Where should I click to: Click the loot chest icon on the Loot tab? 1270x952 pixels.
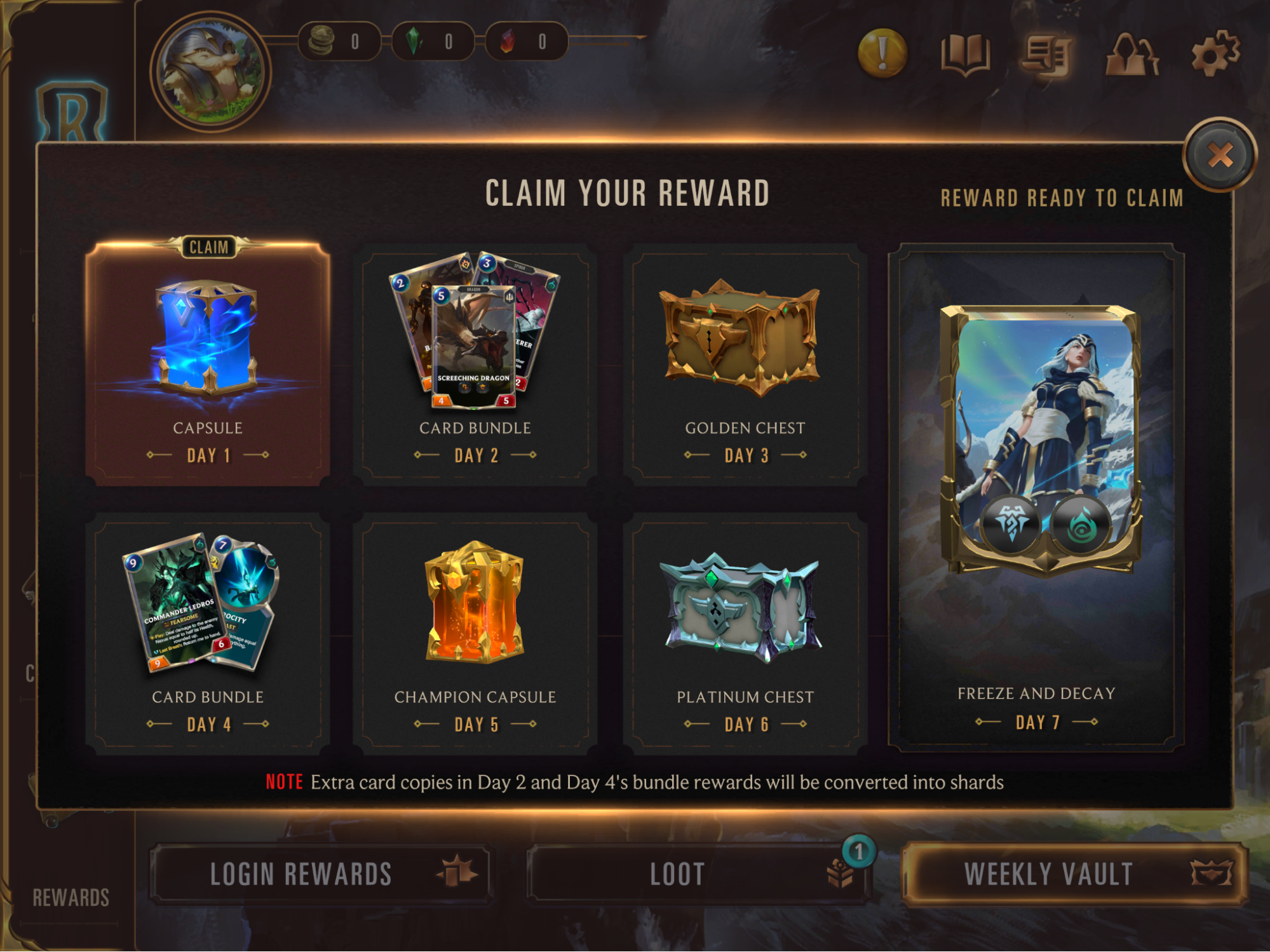[x=841, y=875]
